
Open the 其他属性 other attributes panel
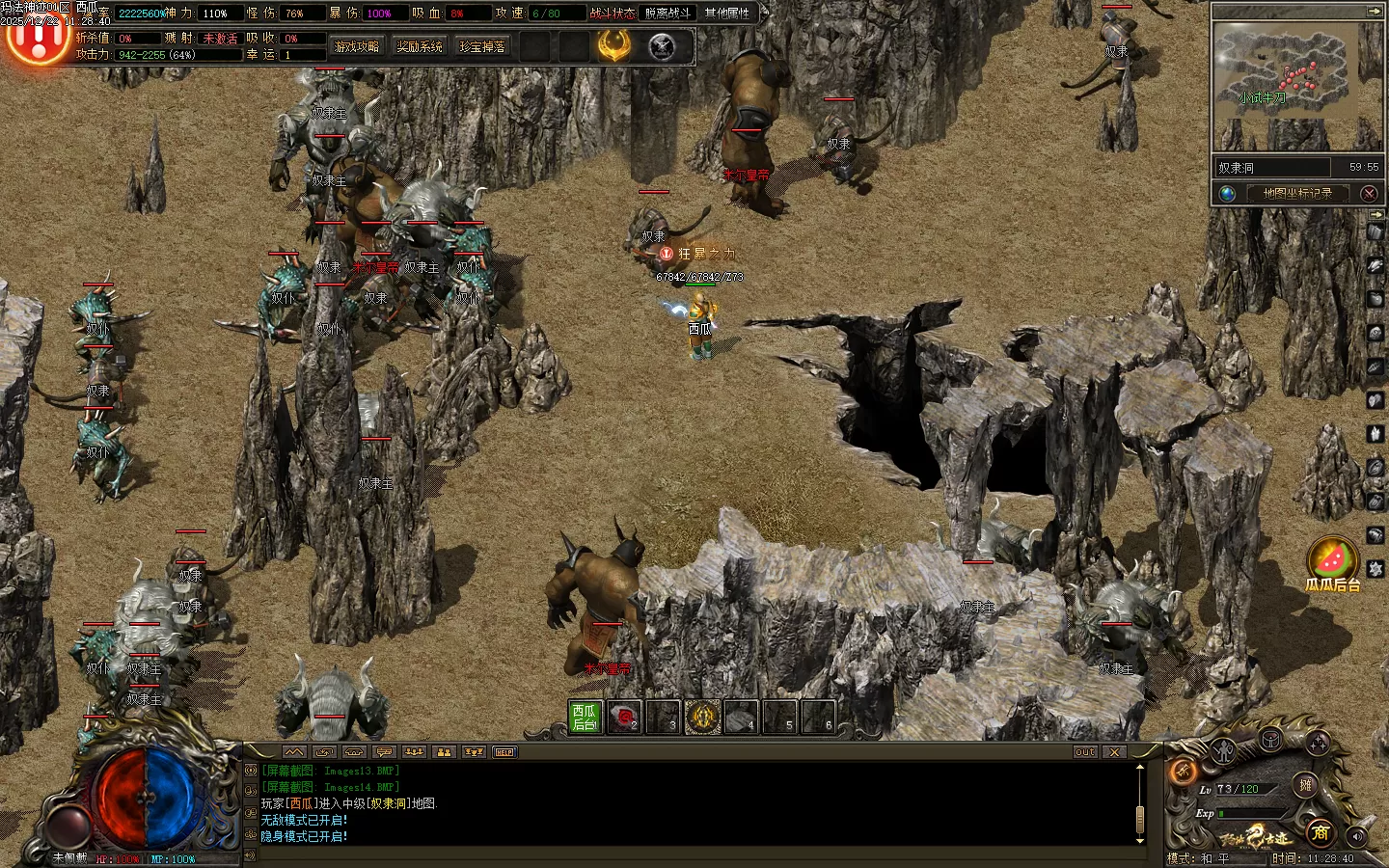pyautogui.click(x=727, y=14)
